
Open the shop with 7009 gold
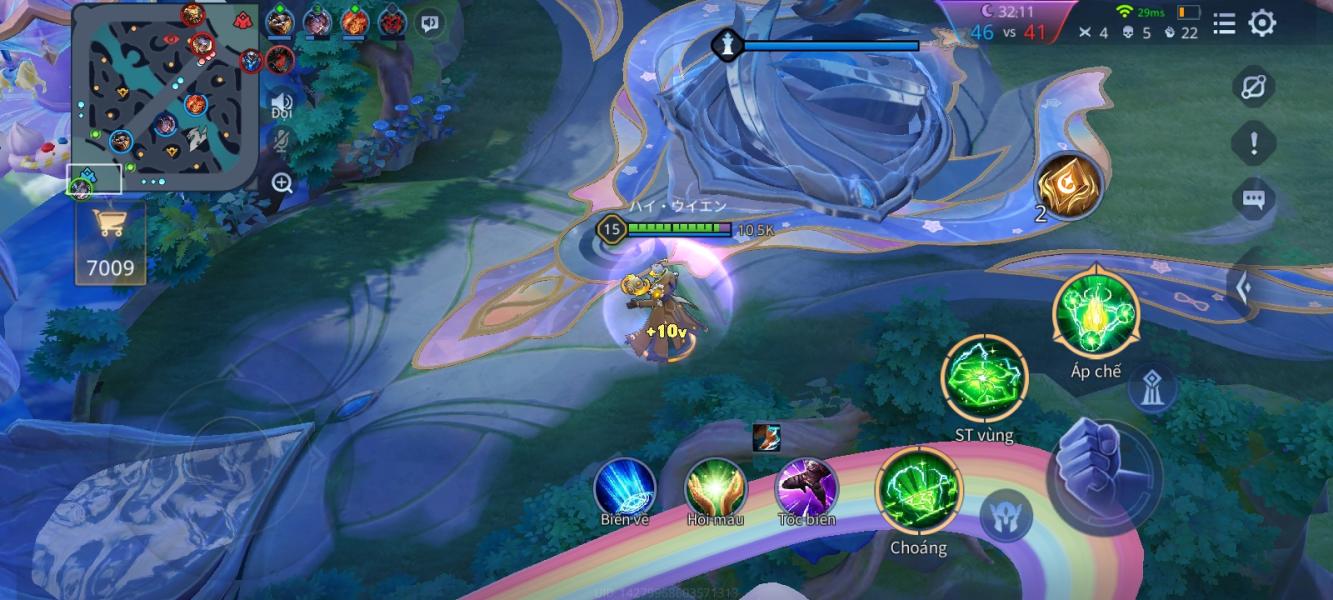pyautogui.click(x=110, y=243)
